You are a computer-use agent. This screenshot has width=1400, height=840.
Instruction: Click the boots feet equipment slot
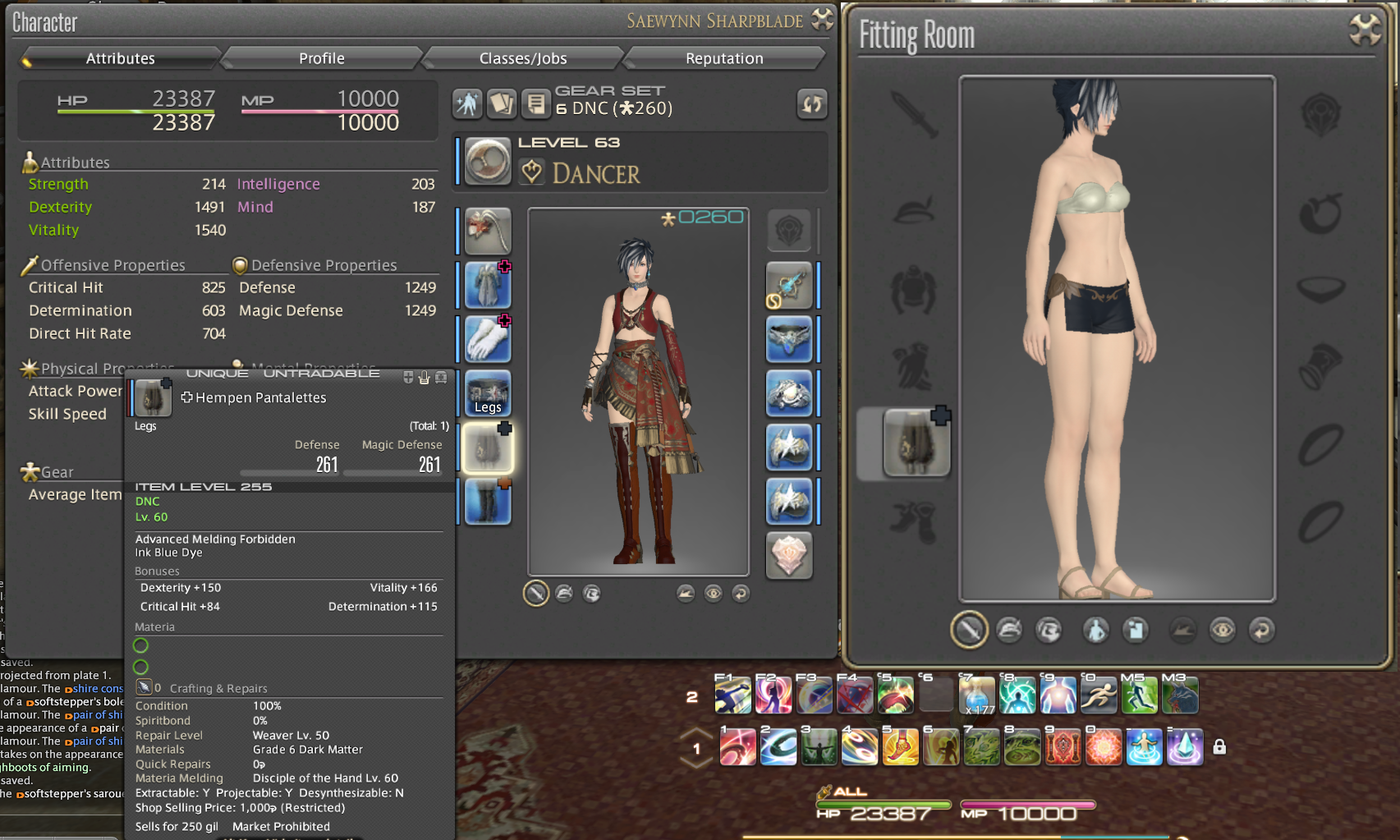488,501
